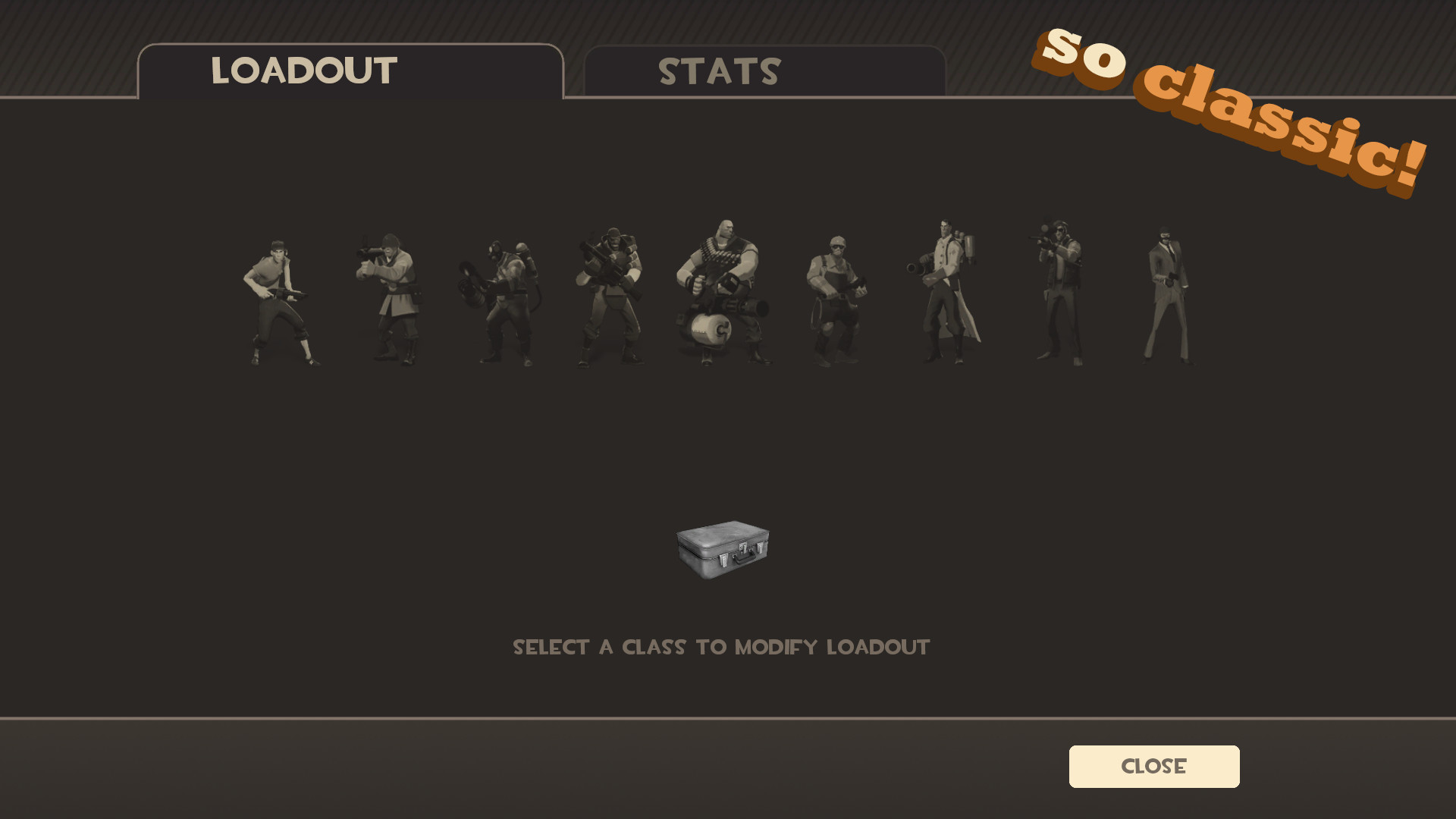Switch to the LOADOUT tab
Viewport: 1456px width, 819px height.
coord(303,72)
